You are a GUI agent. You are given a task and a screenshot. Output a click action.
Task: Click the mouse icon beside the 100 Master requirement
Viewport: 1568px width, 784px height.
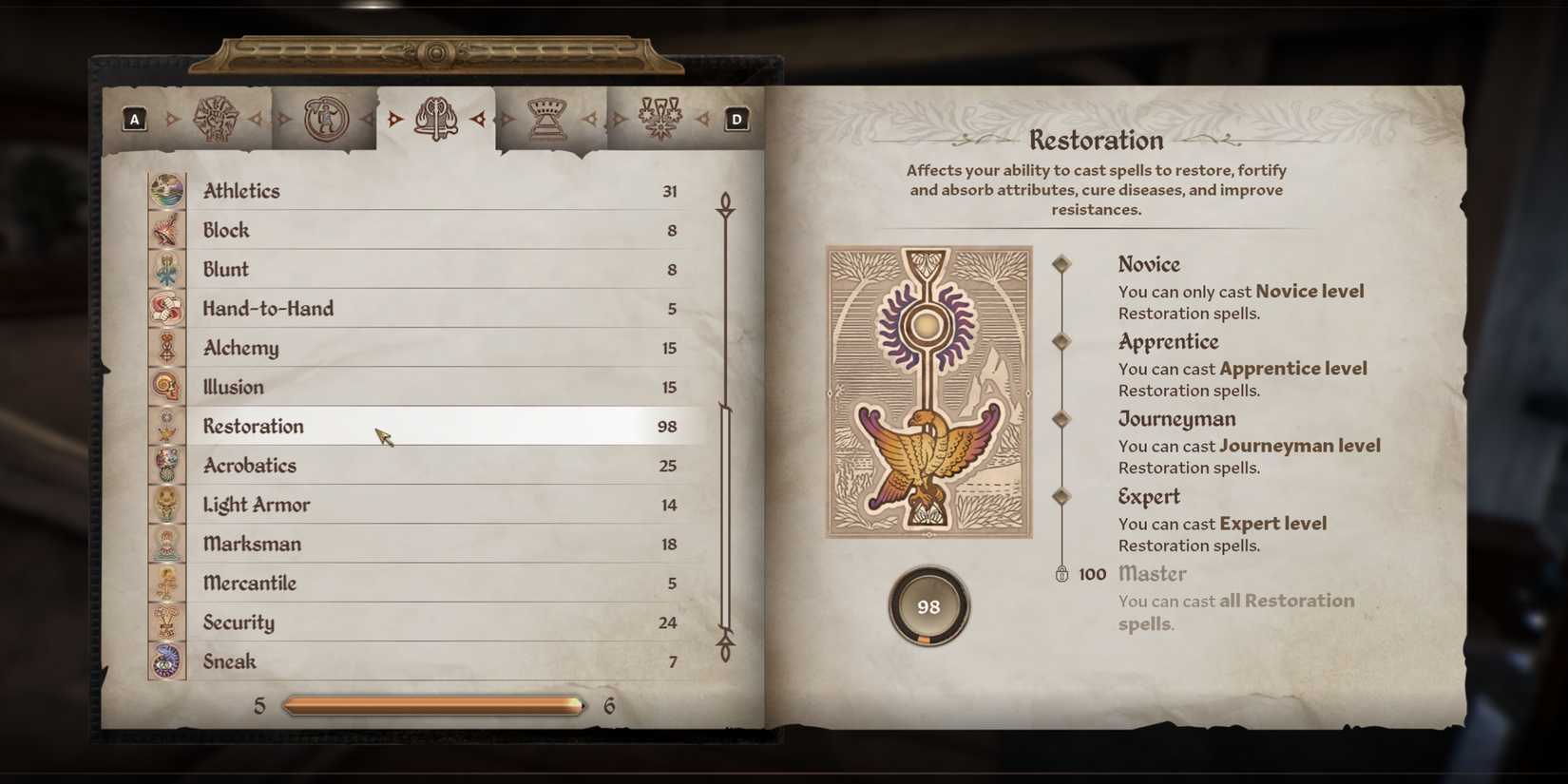click(x=1063, y=574)
